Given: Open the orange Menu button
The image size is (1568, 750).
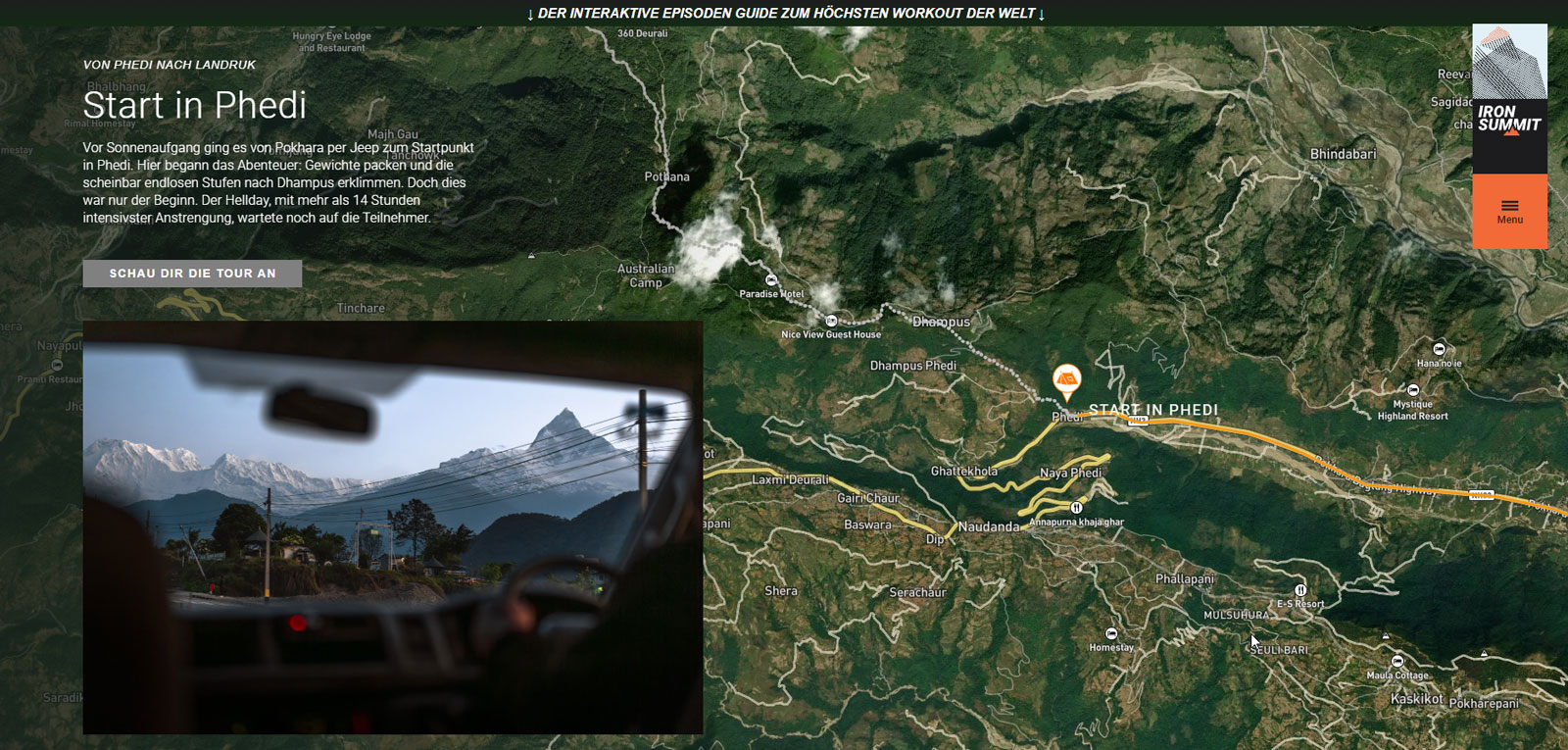Looking at the screenshot, I should click(x=1509, y=211).
